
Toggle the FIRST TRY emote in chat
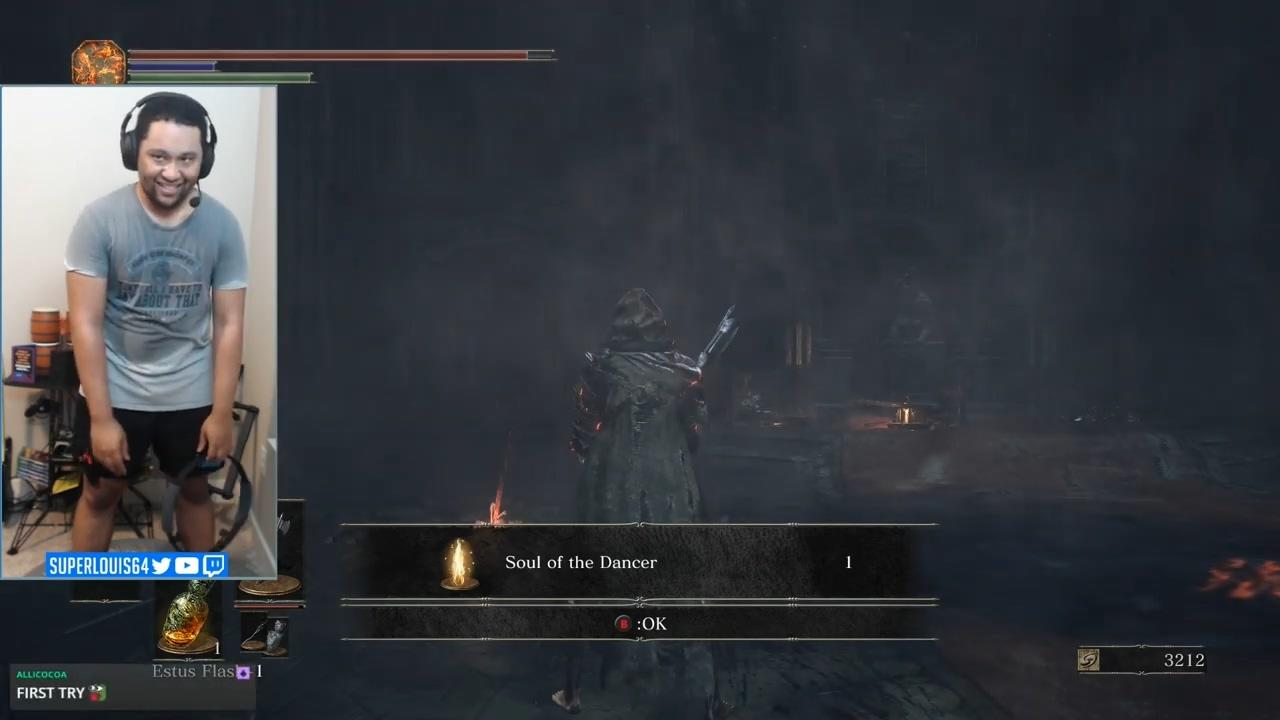95,692
